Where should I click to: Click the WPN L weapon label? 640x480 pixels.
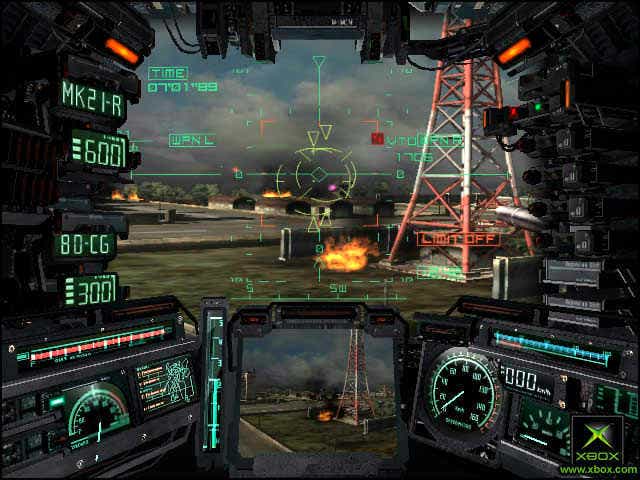[192, 140]
